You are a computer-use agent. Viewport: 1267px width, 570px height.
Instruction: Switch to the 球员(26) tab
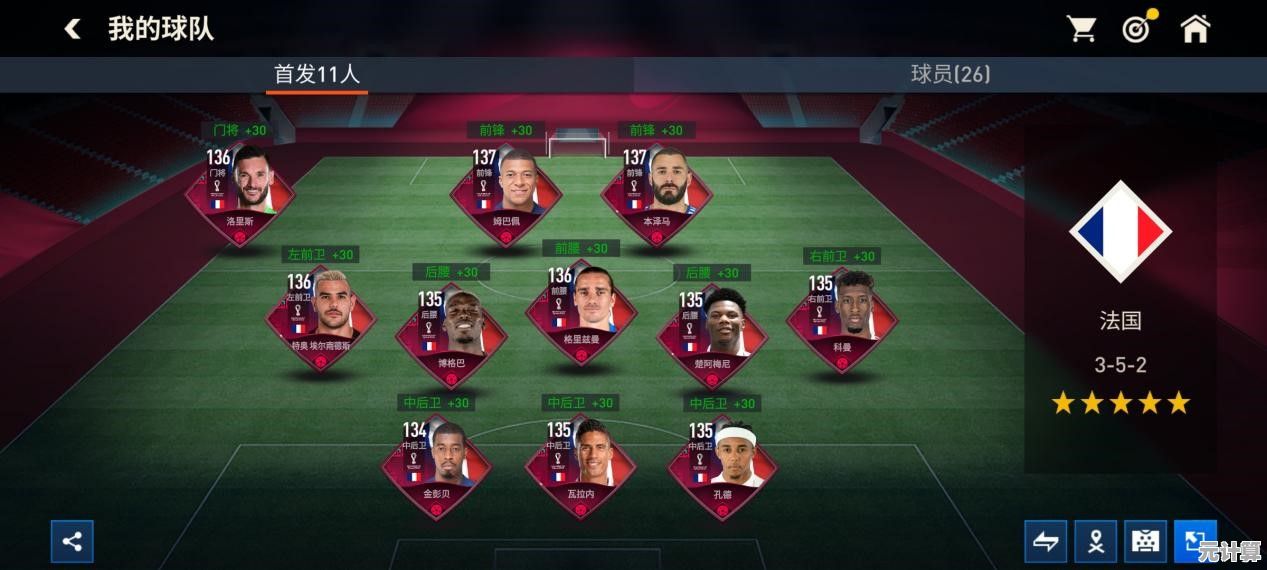click(950, 74)
